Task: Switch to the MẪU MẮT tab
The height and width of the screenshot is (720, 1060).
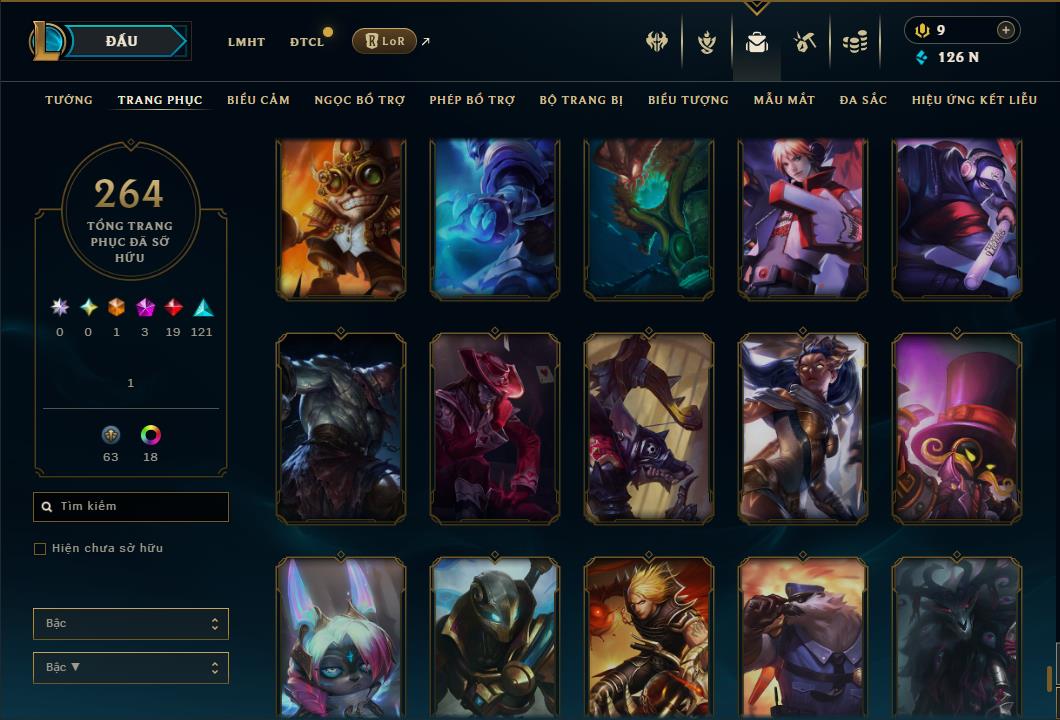Action: pyautogui.click(x=784, y=100)
